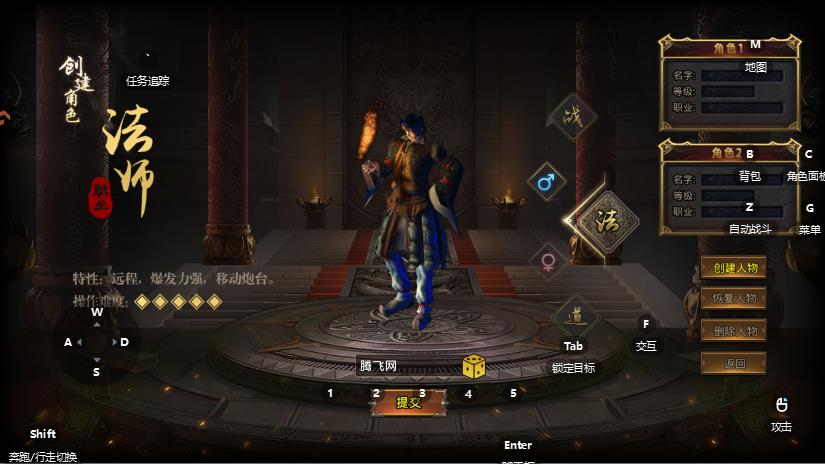Image resolution: width=825 pixels, height=464 pixels.
Task: Open 恢复人物 restore character option
Action: coord(733,299)
